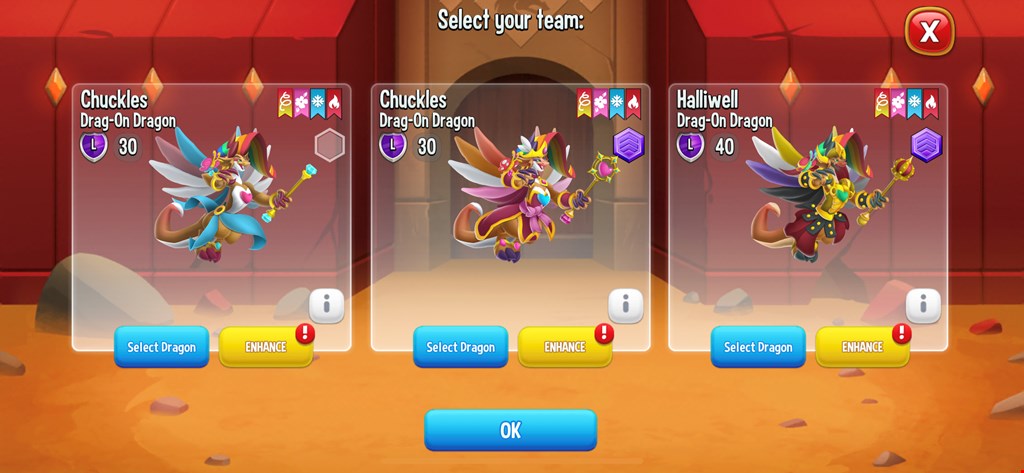
Task: Show info for the blue-caped Chuckles
Action: 327,305
